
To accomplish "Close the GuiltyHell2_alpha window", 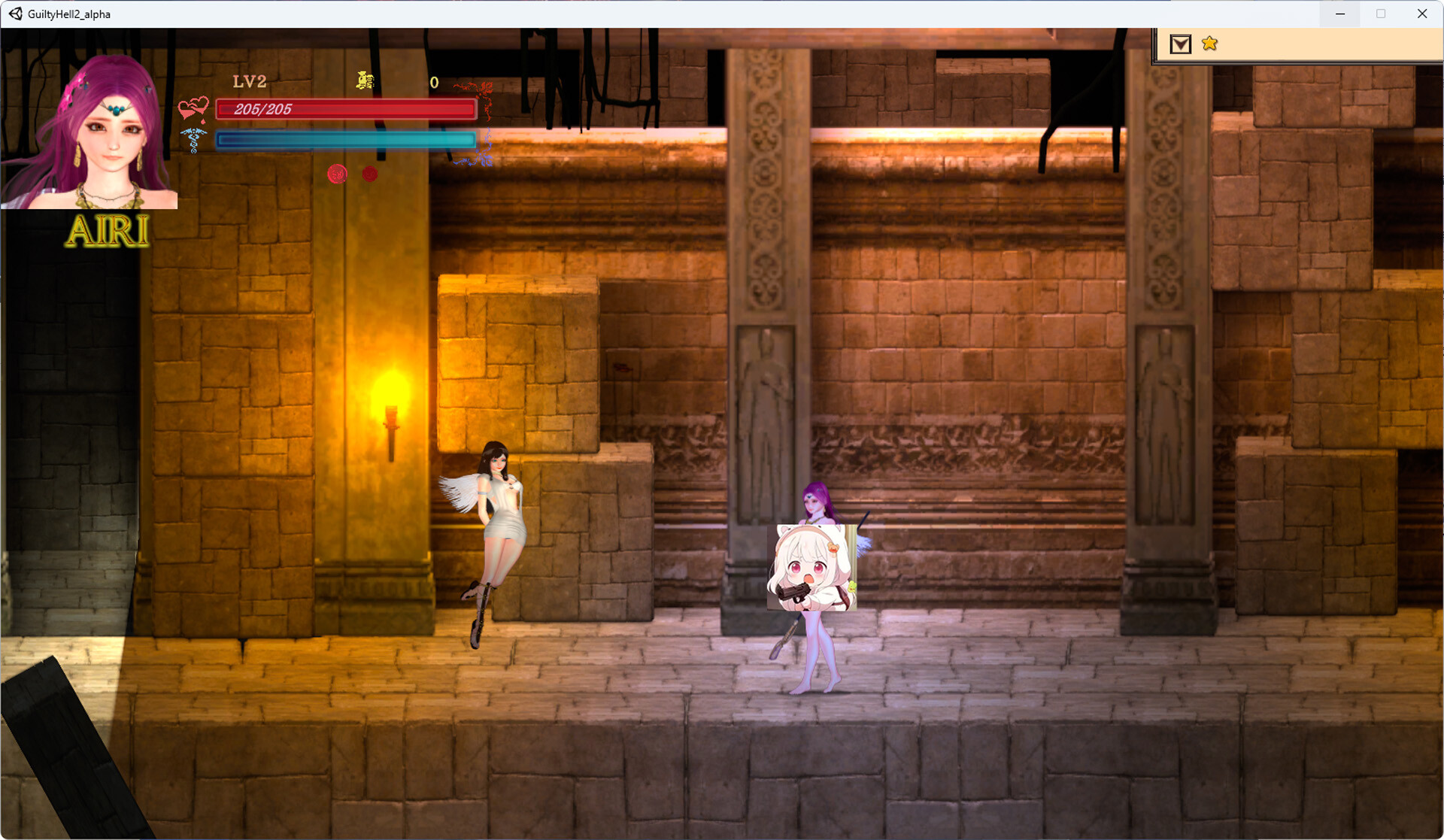I will 1421,14.
